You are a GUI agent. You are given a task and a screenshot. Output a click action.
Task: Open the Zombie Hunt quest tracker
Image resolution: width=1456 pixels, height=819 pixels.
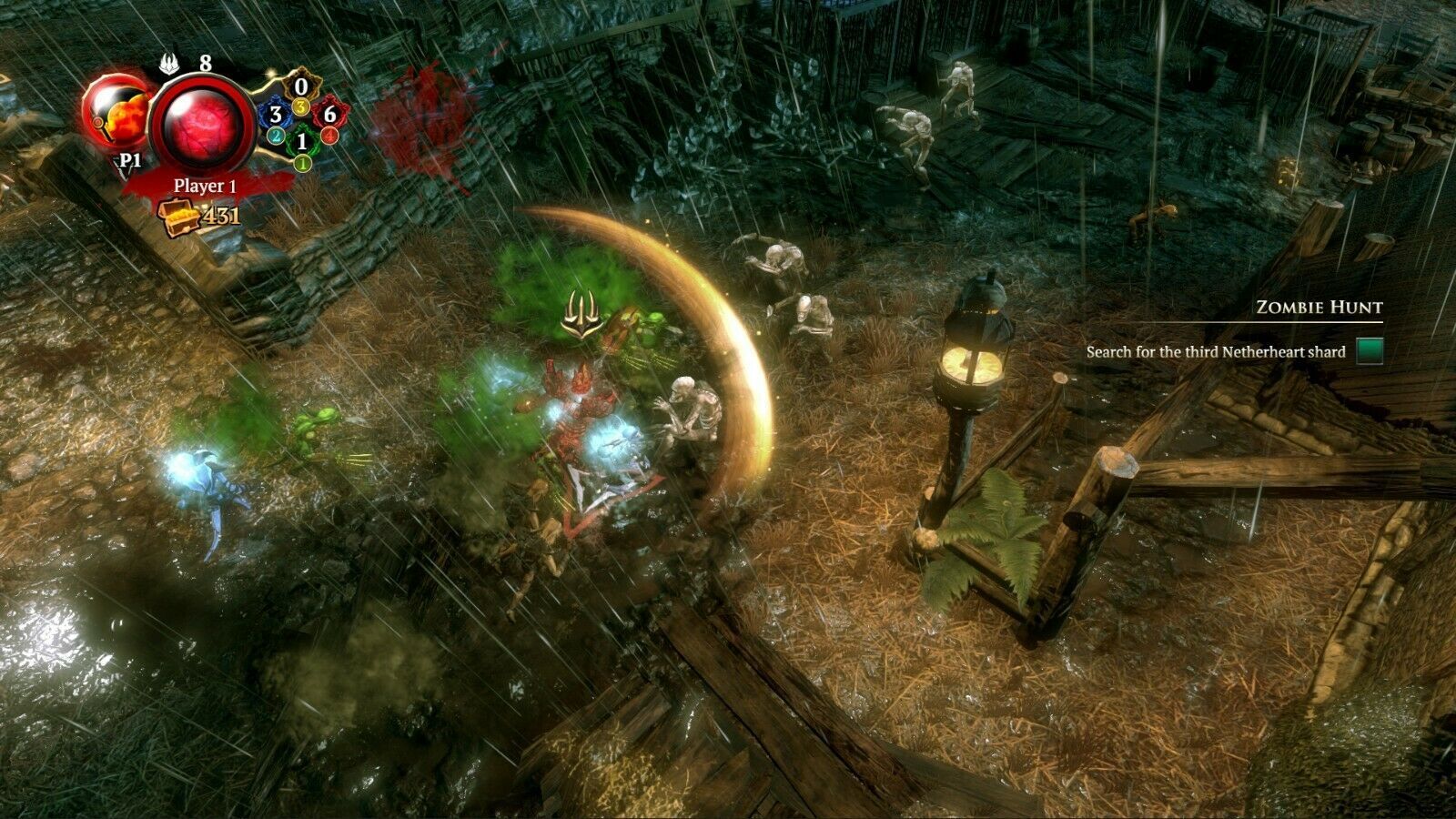tap(1319, 308)
